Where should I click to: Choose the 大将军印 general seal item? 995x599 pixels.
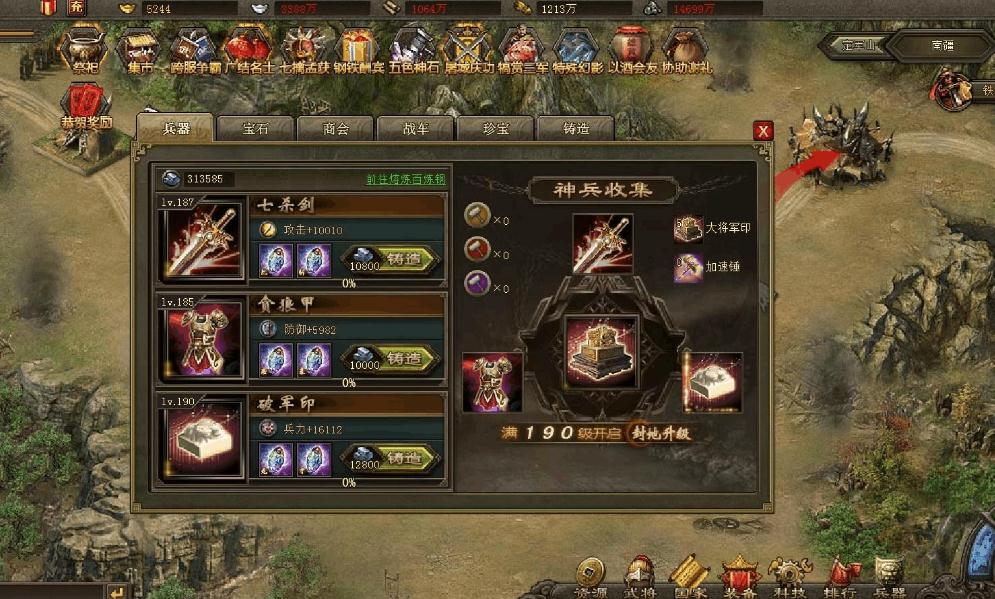click(689, 227)
